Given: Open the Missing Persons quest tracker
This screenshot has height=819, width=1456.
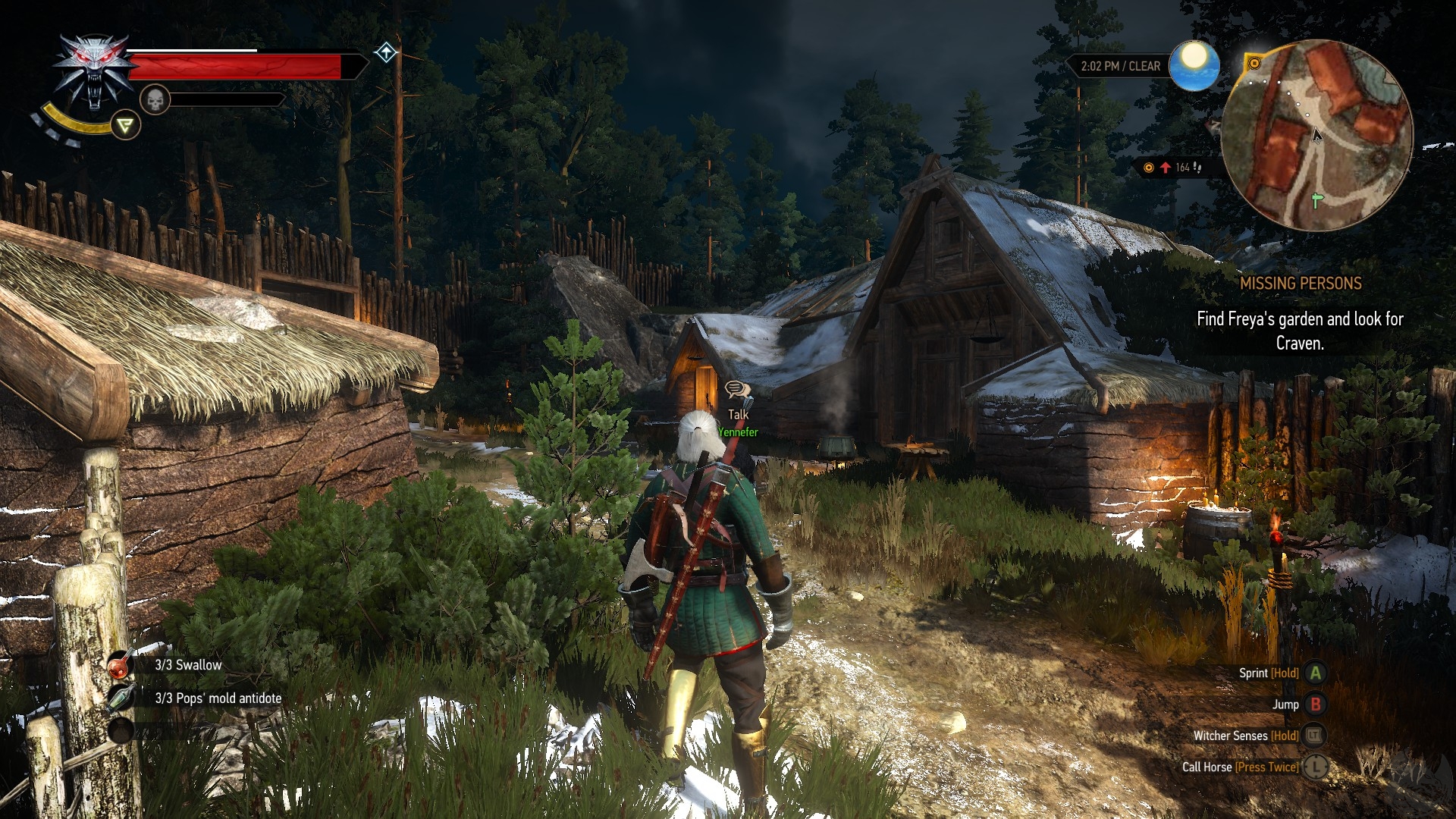Looking at the screenshot, I should (1300, 284).
